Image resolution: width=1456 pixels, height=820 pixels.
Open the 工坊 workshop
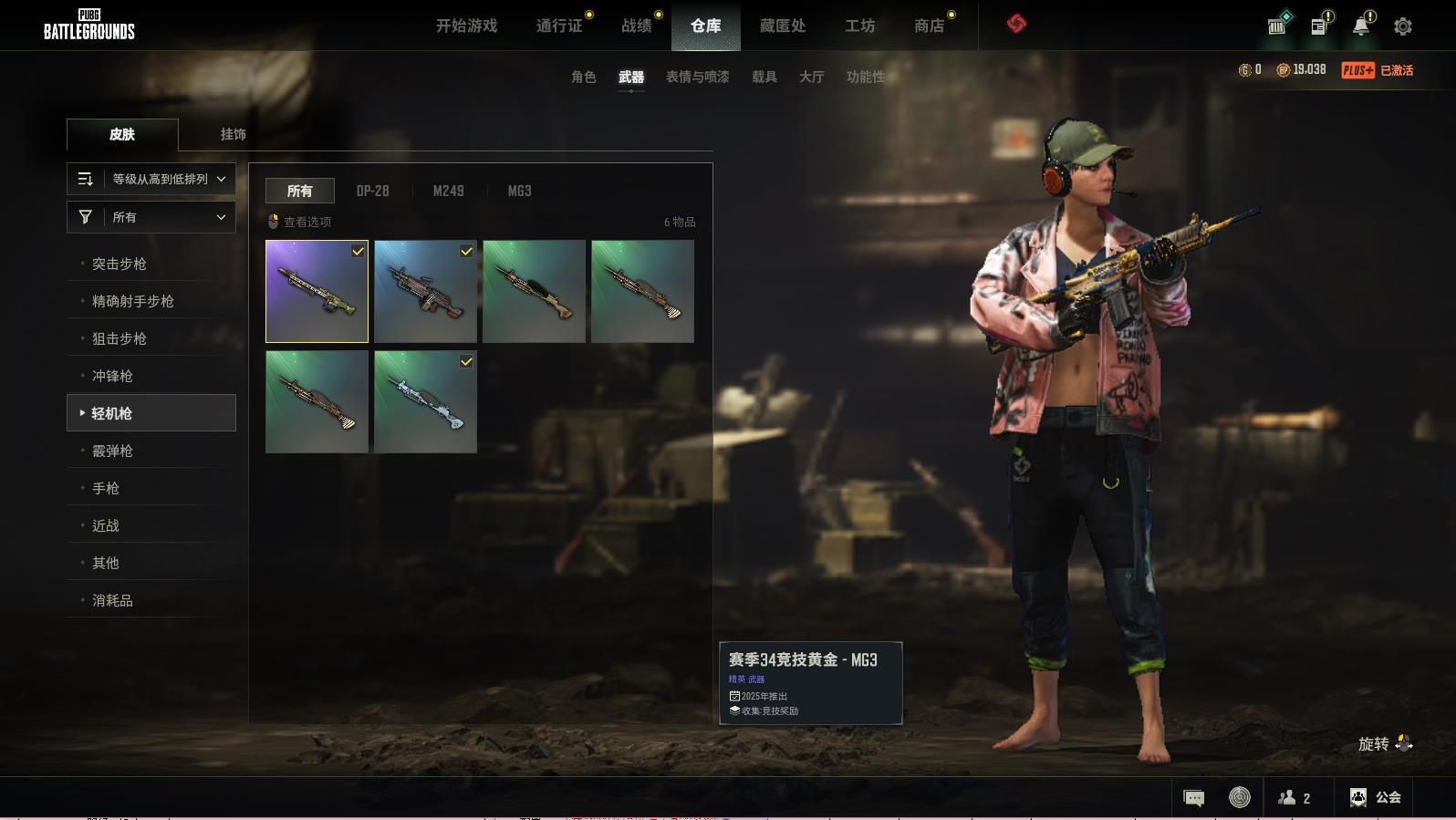pyautogui.click(x=859, y=26)
